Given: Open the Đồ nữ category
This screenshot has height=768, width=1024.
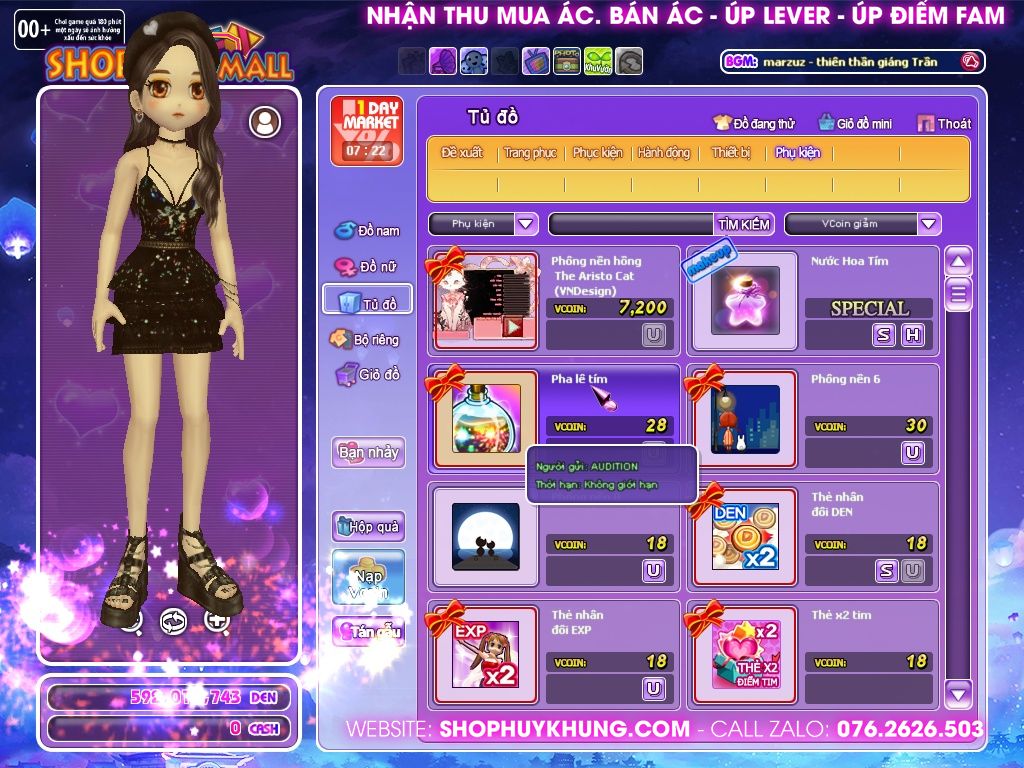Looking at the screenshot, I should 368,267.
